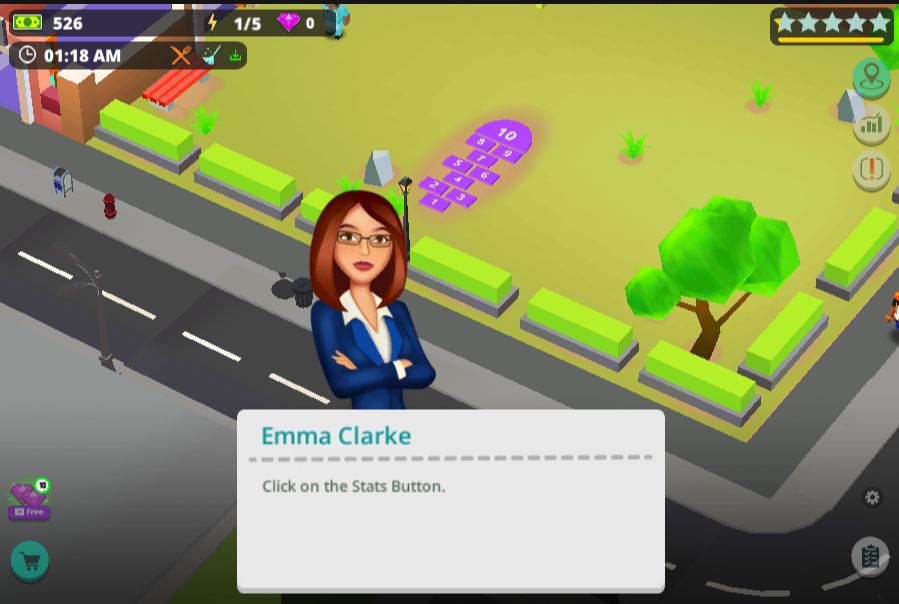Viewport: 899px width, 604px height.
Task: Open the settings gear icon
Action: pyautogui.click(x=873, y=497)
